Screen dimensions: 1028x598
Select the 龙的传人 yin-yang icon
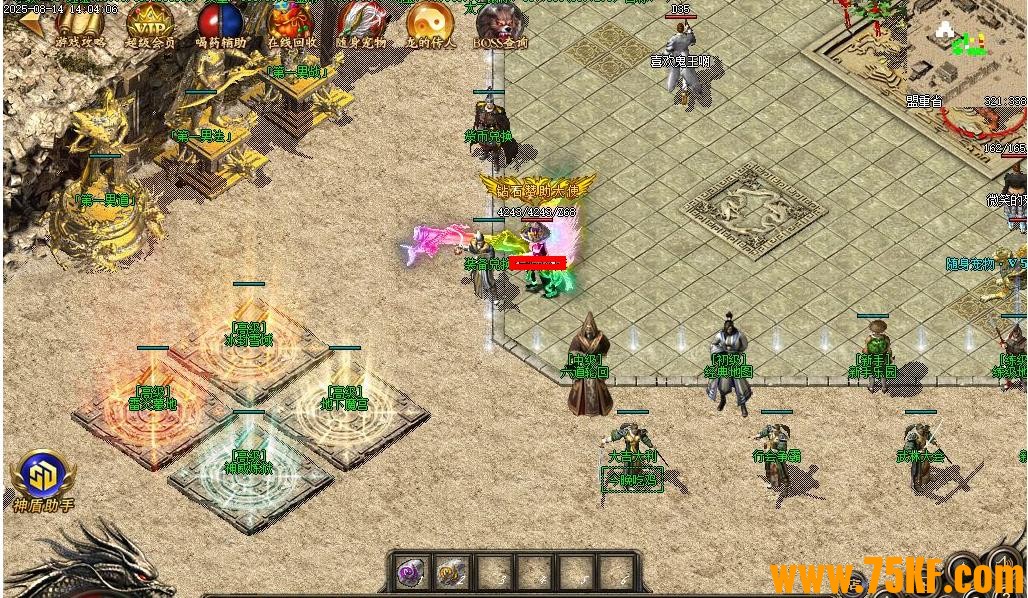430,22
